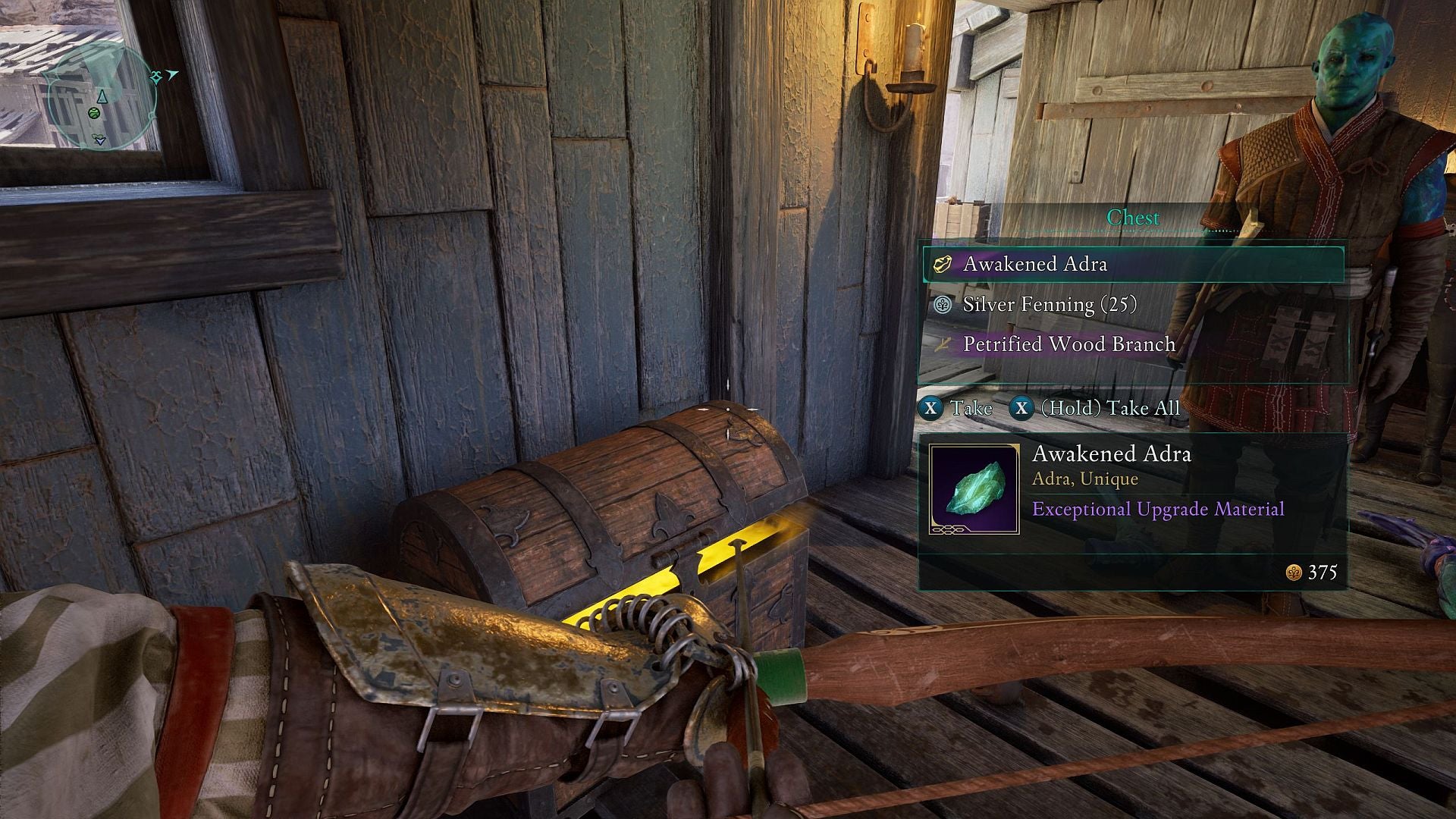The width and height of the screenshot is (1456, 819).
Task: Click the pale triangle marker inside the minimap
Action: pos(102,96)
